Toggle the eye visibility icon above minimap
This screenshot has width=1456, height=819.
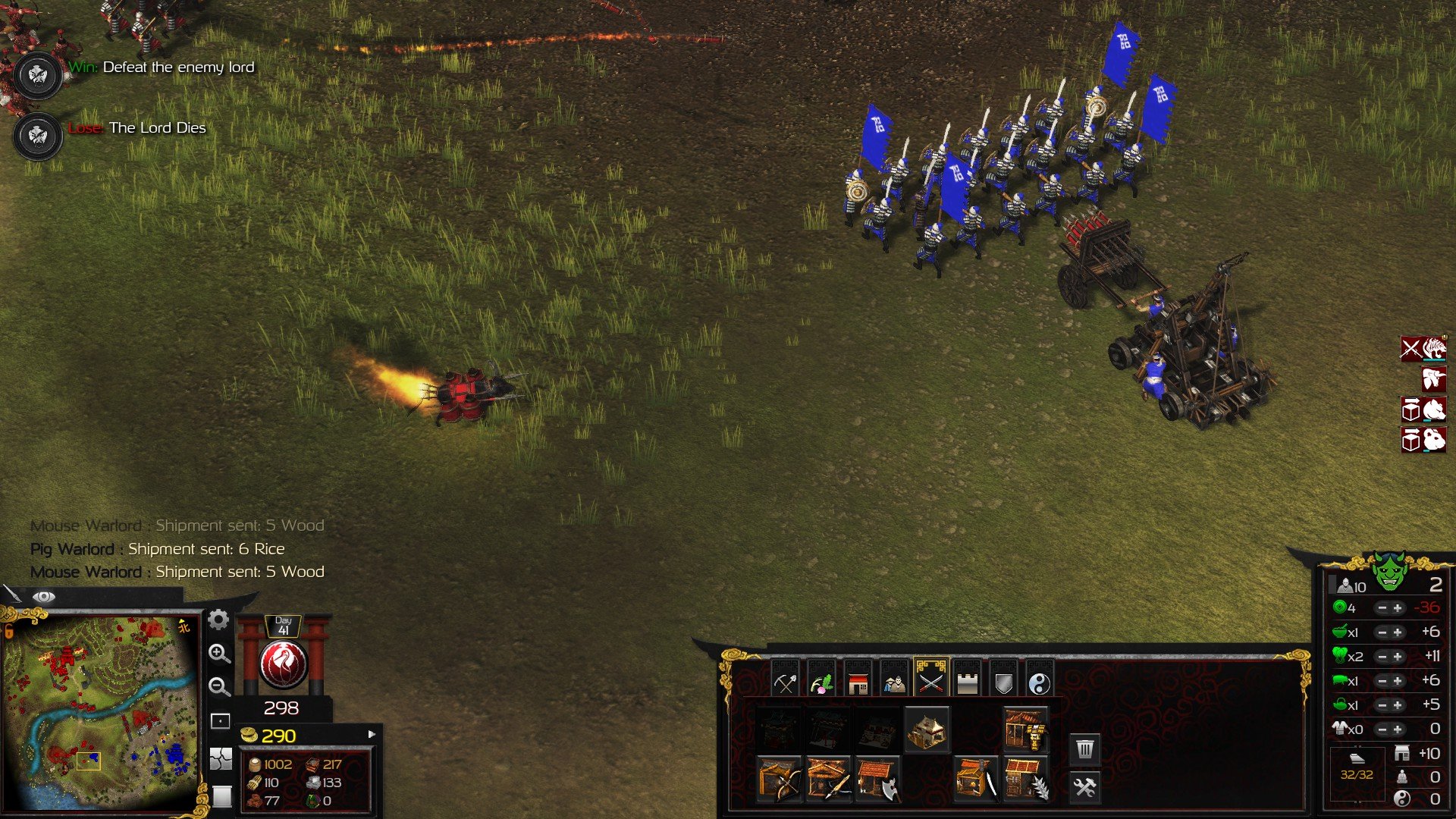(x=44, y=597)
